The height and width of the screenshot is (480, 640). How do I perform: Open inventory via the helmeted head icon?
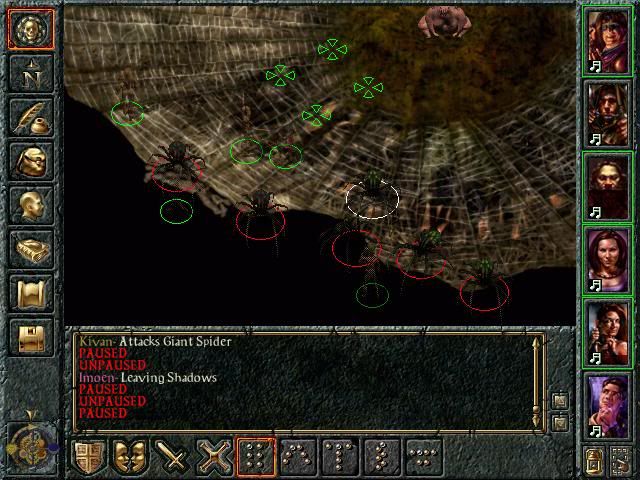pyautogui.click(x=29, y=161)
